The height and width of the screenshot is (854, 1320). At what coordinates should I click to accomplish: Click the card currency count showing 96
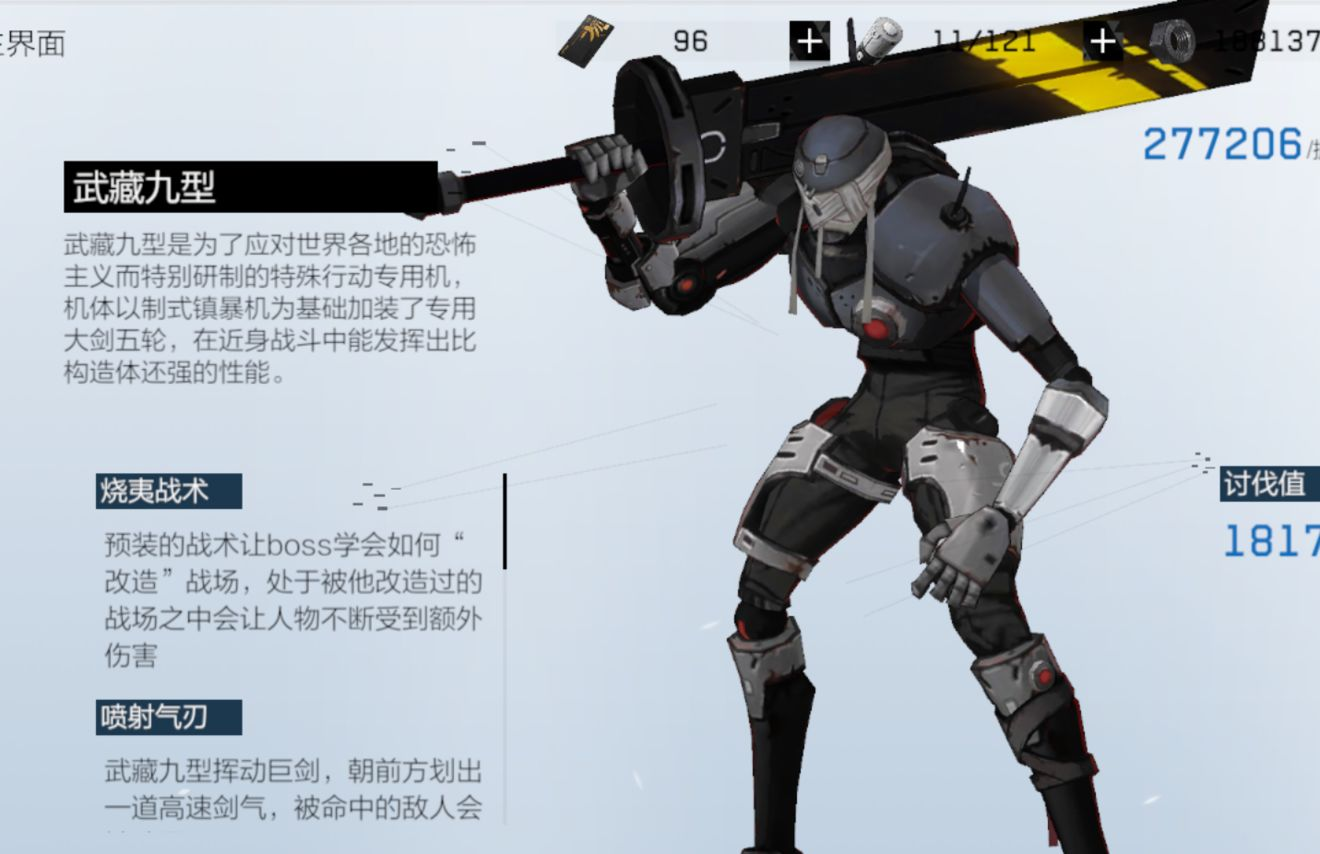coord(690,40)
